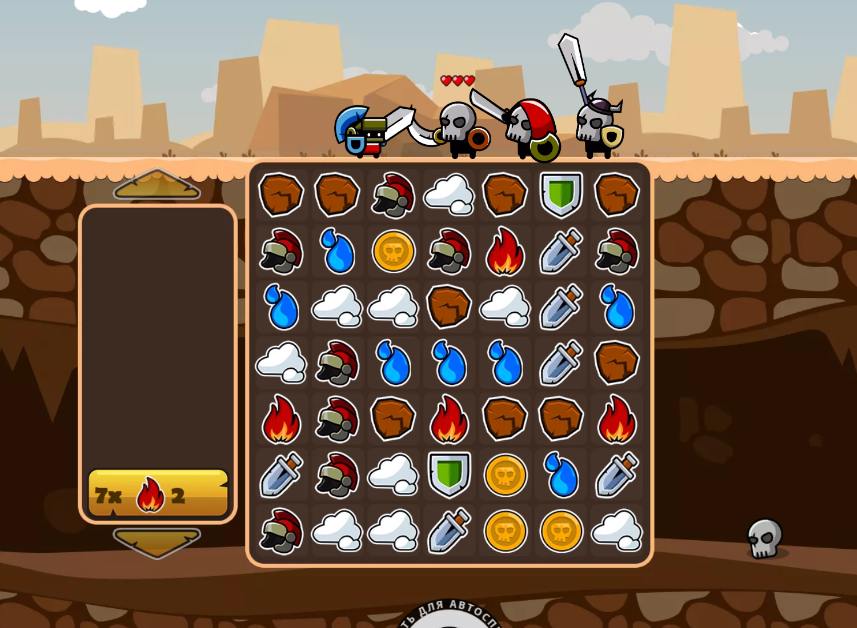Select the green shield tile between two brown rocks
Screen dimensions: 857x628
pos(561,194)
